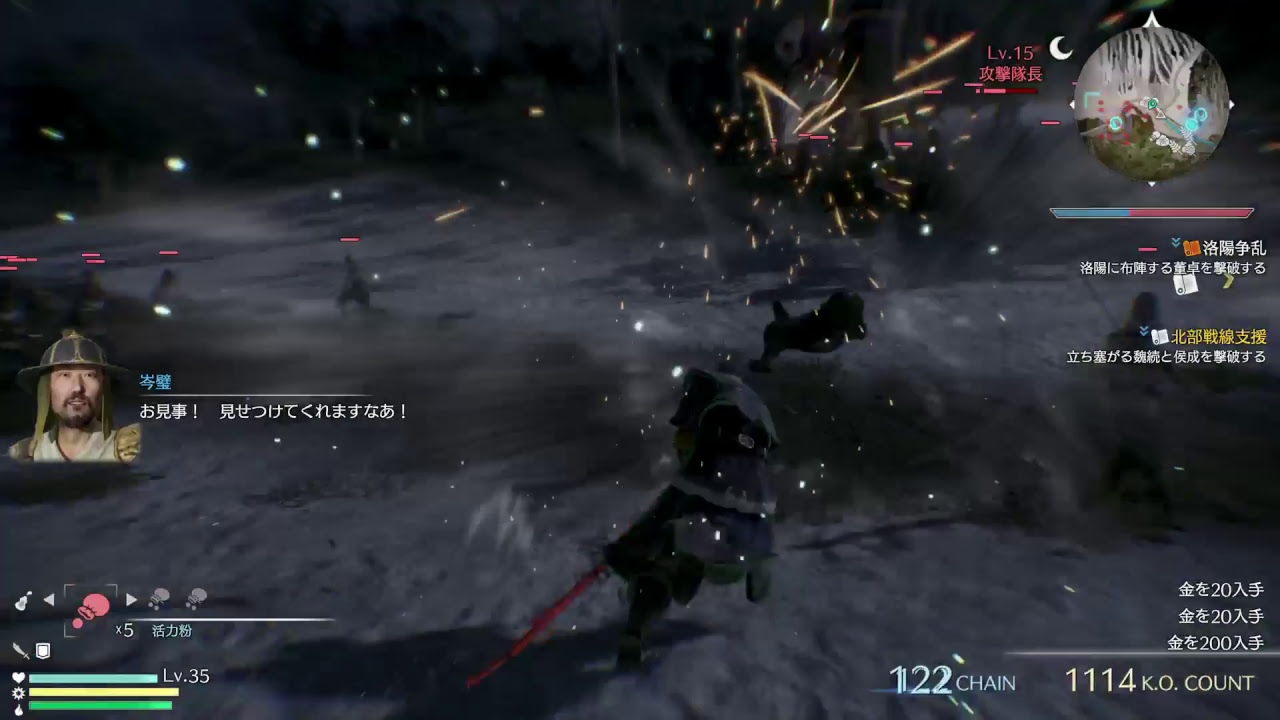This screenshot has width=1280, height=720.
Task: Open the 北部戦線支援 mission entry
Action: tap(1221, 336)
